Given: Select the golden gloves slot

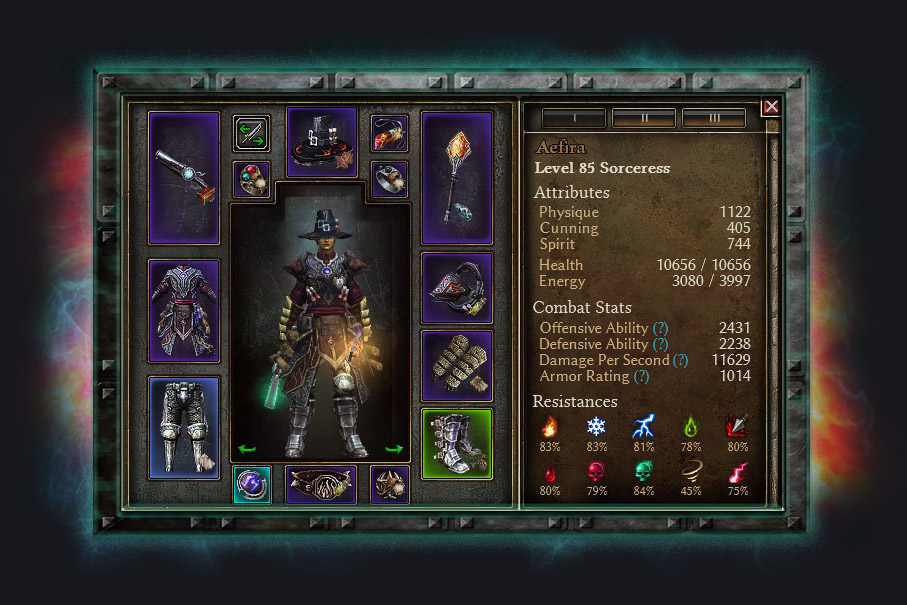Looking at the screenshot, I should [457, 365].
